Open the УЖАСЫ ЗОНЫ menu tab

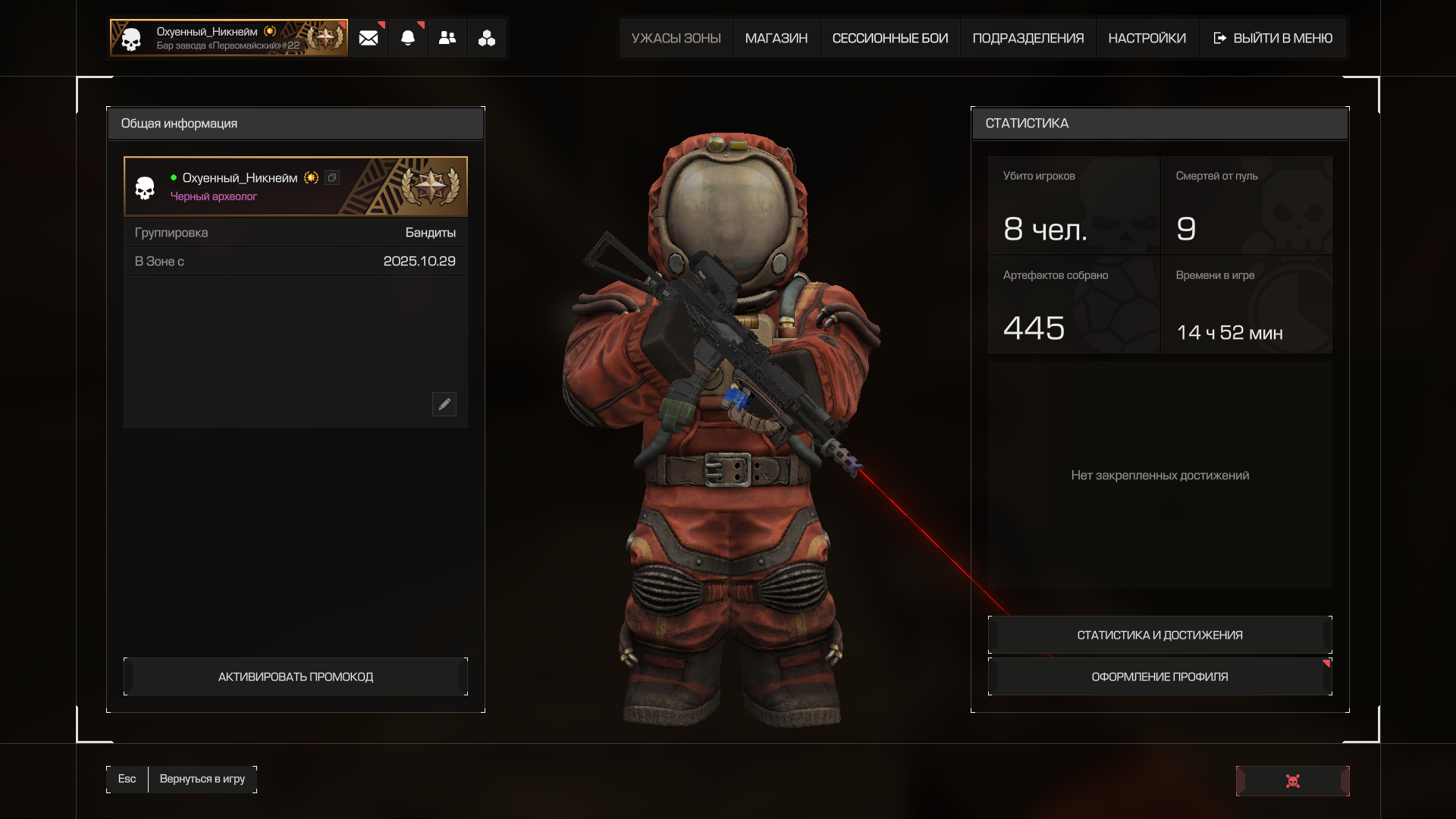coord(676,38)
